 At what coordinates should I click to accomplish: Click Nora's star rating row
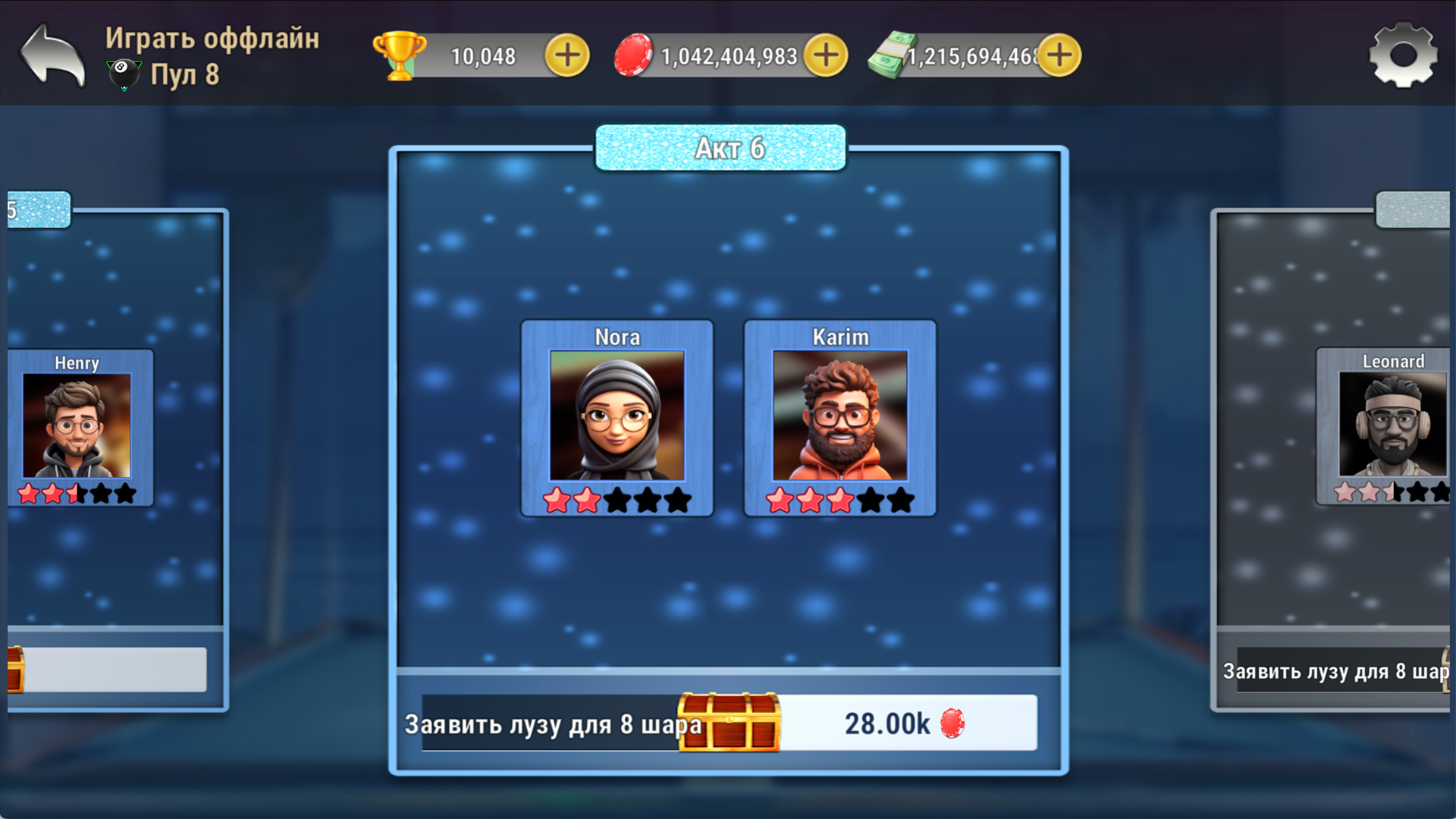click(x=617, y=500)
